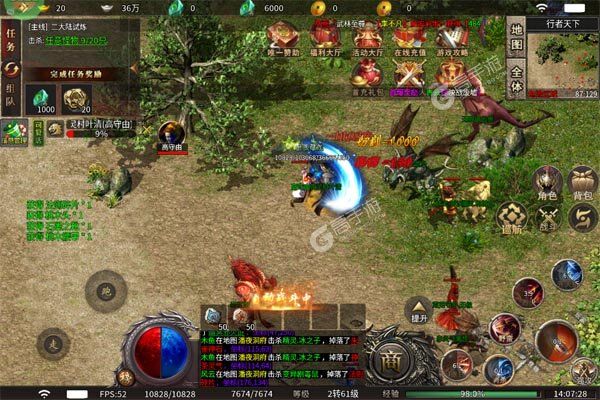Select the 全体 button beside the minimap
600x400 pixels.
coord(515,77)
